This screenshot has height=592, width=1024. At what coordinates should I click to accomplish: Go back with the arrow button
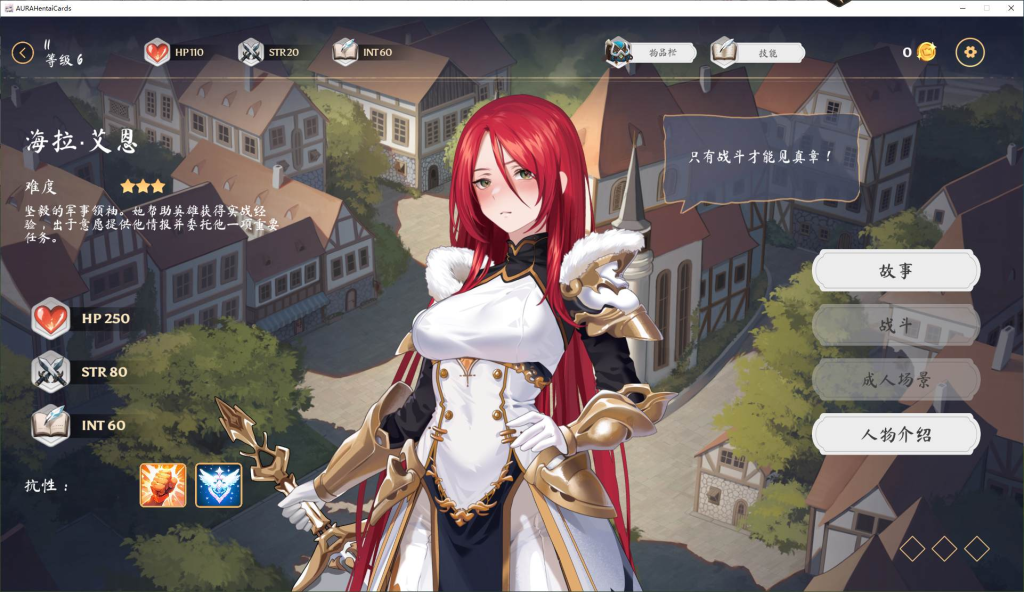click(23, 52)
